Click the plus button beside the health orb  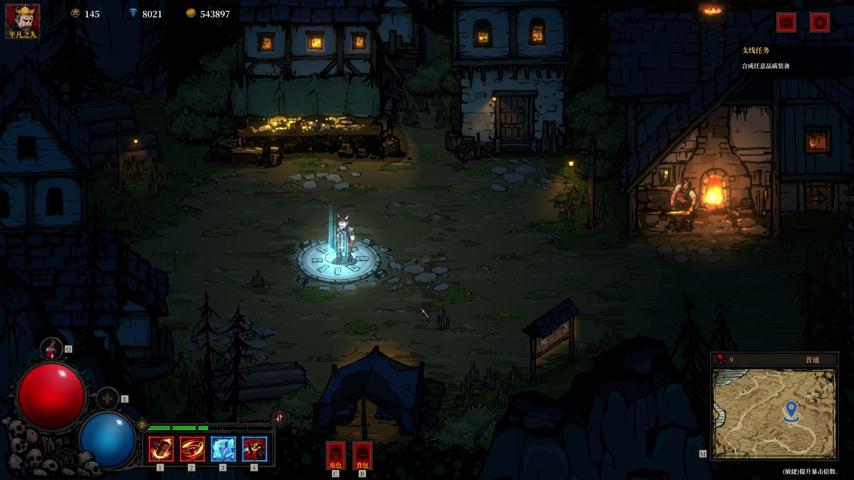pos(108,399)
